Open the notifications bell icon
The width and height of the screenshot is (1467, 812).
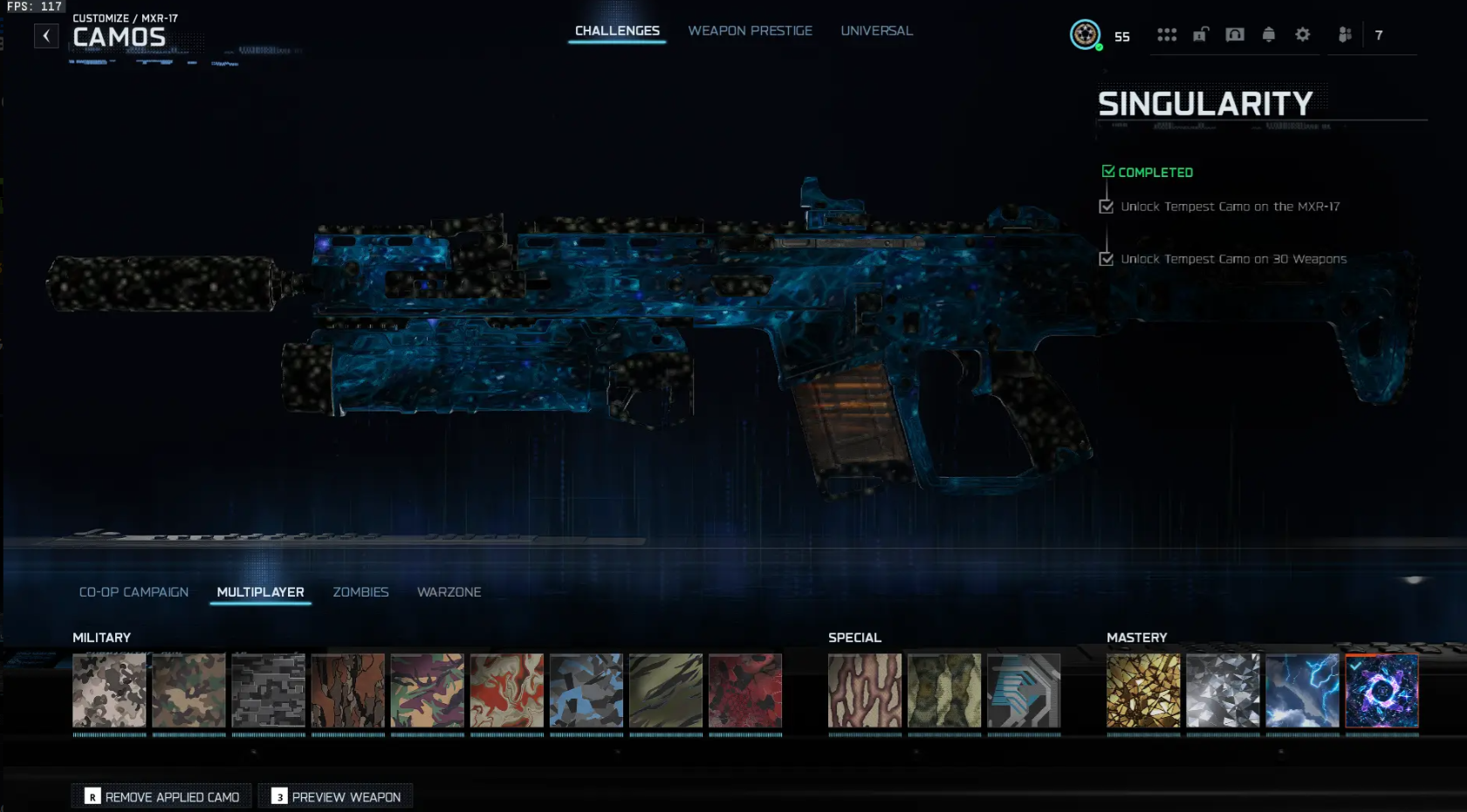tap(1268, 35)
